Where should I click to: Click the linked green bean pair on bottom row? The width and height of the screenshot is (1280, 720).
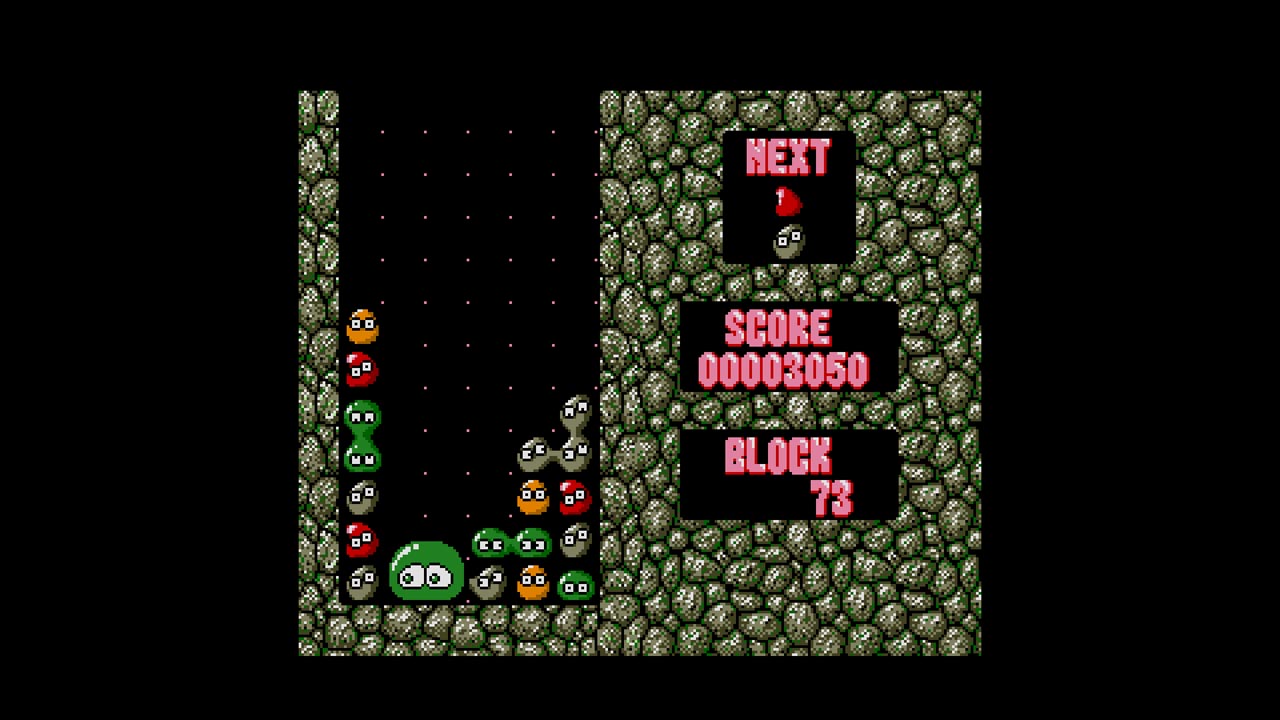510,543
